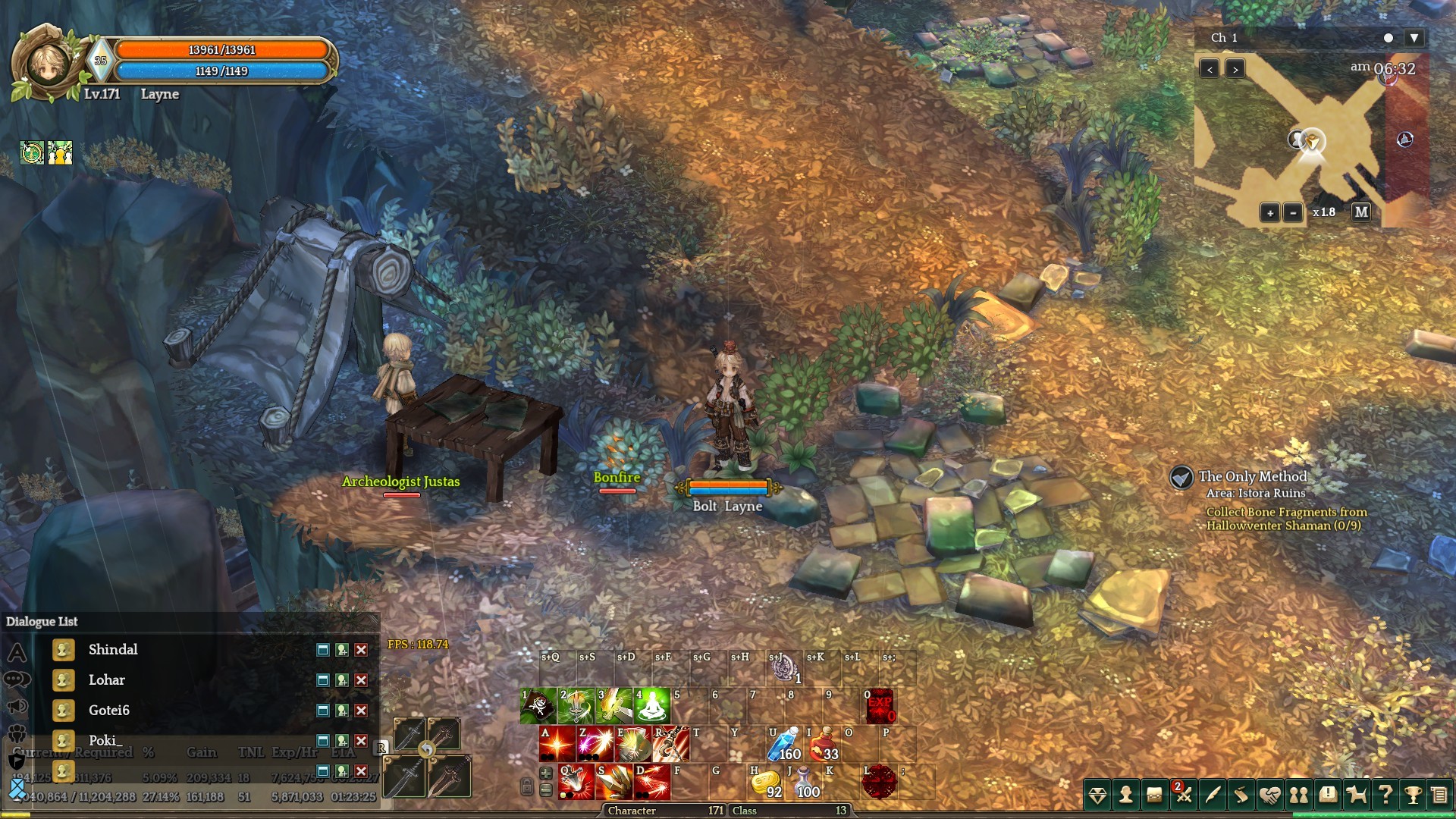The width and height of the screenshot is (1456, 819).
Task: Open the trophy achievements menu
Action: pyautogui.click(x=1413, y=794)
